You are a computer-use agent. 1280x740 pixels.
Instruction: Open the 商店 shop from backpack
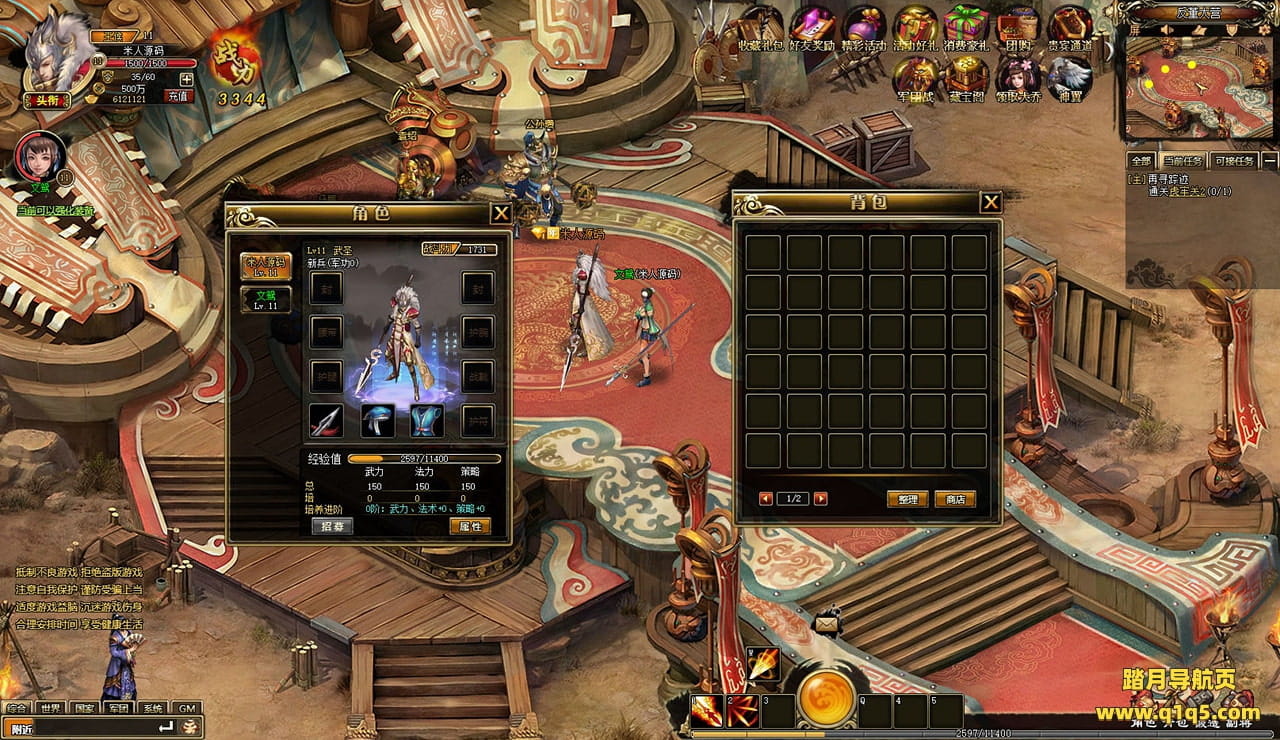coord(955,499)
